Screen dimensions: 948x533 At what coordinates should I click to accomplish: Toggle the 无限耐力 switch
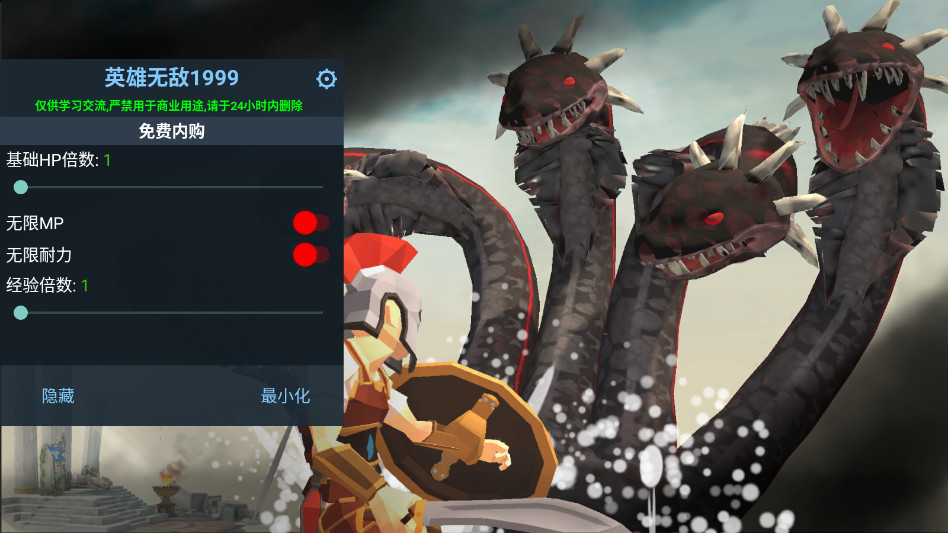coord(309,255)
